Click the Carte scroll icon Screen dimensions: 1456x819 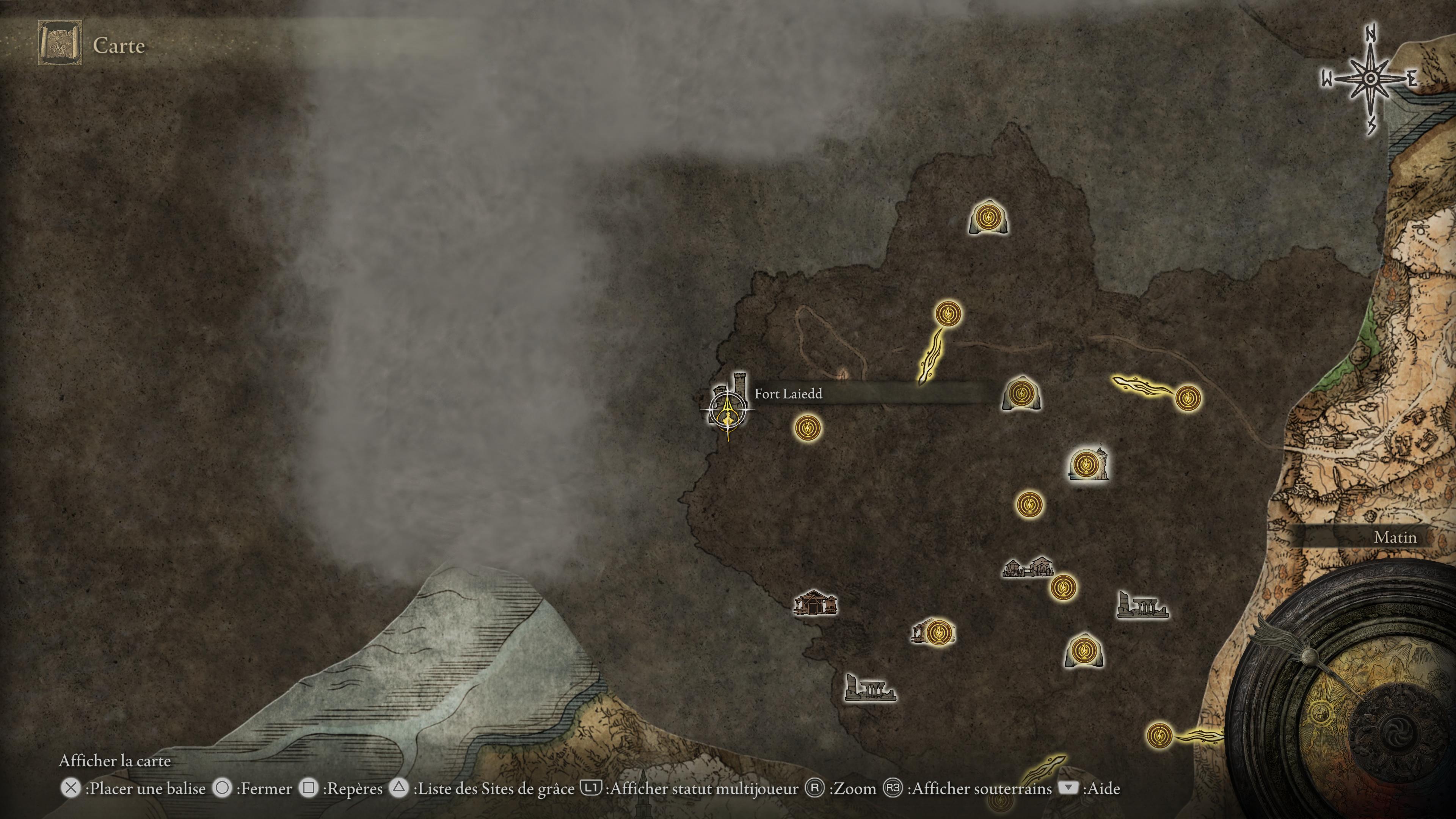60,43
